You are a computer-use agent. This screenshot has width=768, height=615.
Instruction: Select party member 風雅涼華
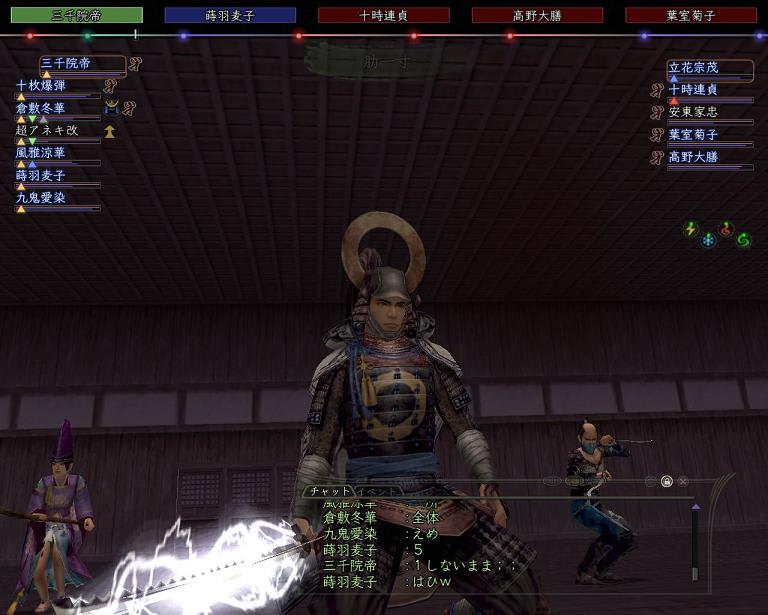(x=41, y=153)
